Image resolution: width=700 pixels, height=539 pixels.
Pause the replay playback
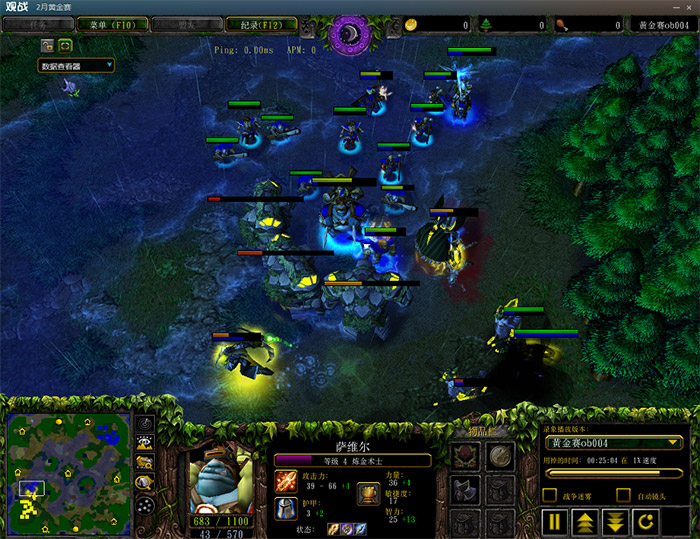pyautogui.click(x=555, y=521)
